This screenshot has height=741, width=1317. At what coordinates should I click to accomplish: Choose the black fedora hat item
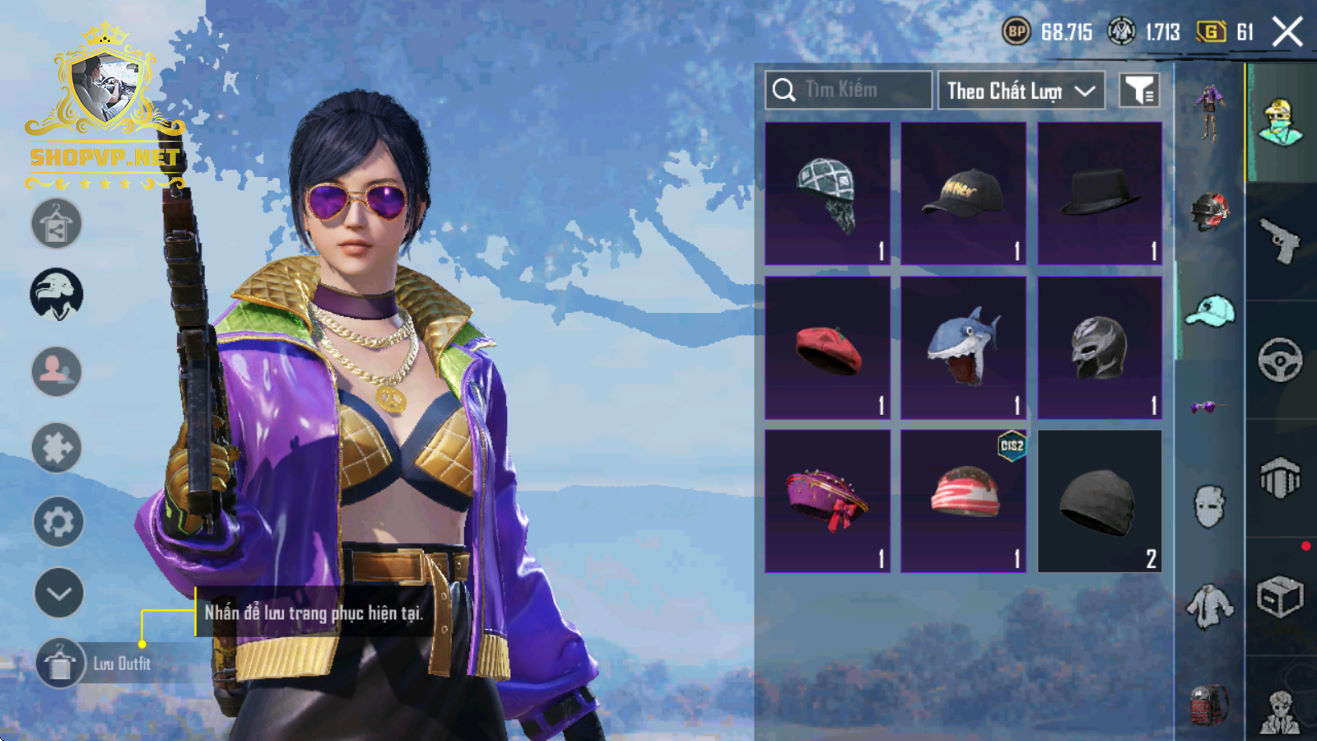tap(1099, 194)
